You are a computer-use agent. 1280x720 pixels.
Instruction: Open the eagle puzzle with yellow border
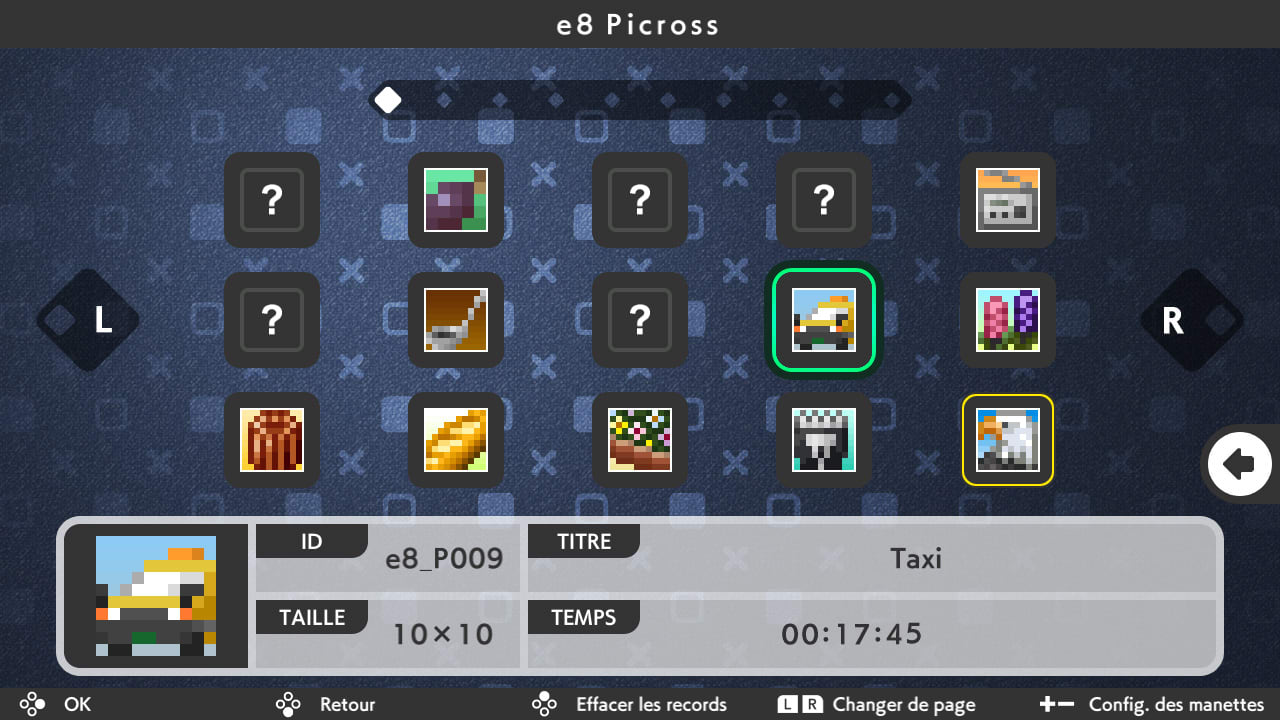1007,440
